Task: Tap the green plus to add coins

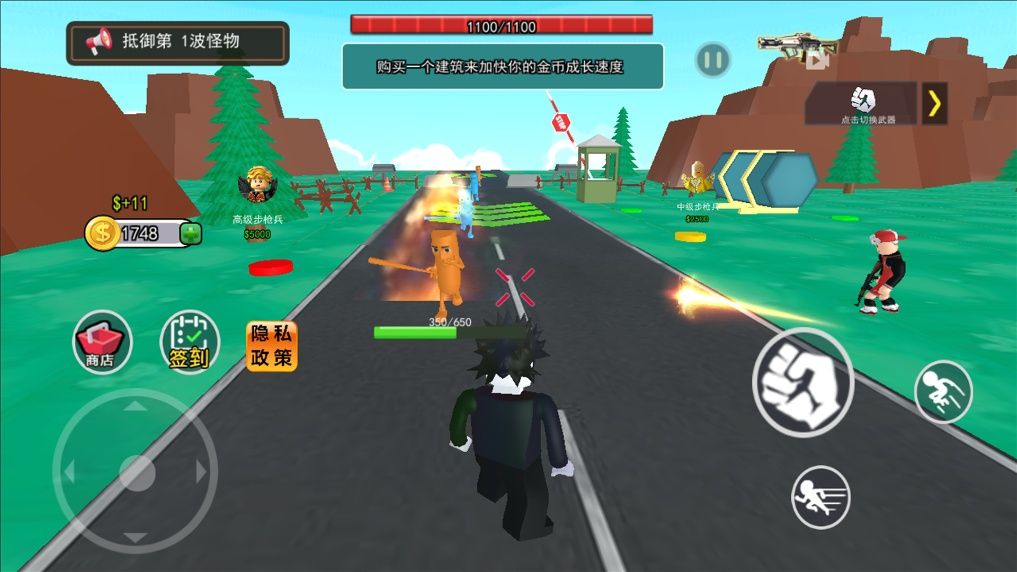Action: [190, 234]
